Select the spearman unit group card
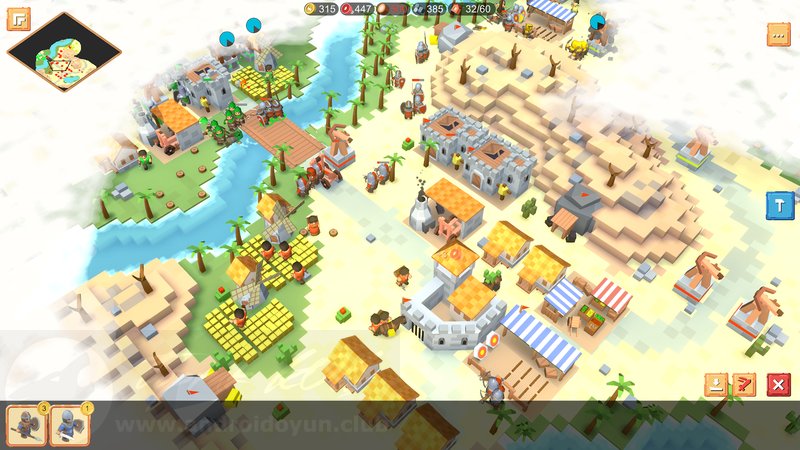Screen dimensions: 800x450 click(x=25, y=425)
